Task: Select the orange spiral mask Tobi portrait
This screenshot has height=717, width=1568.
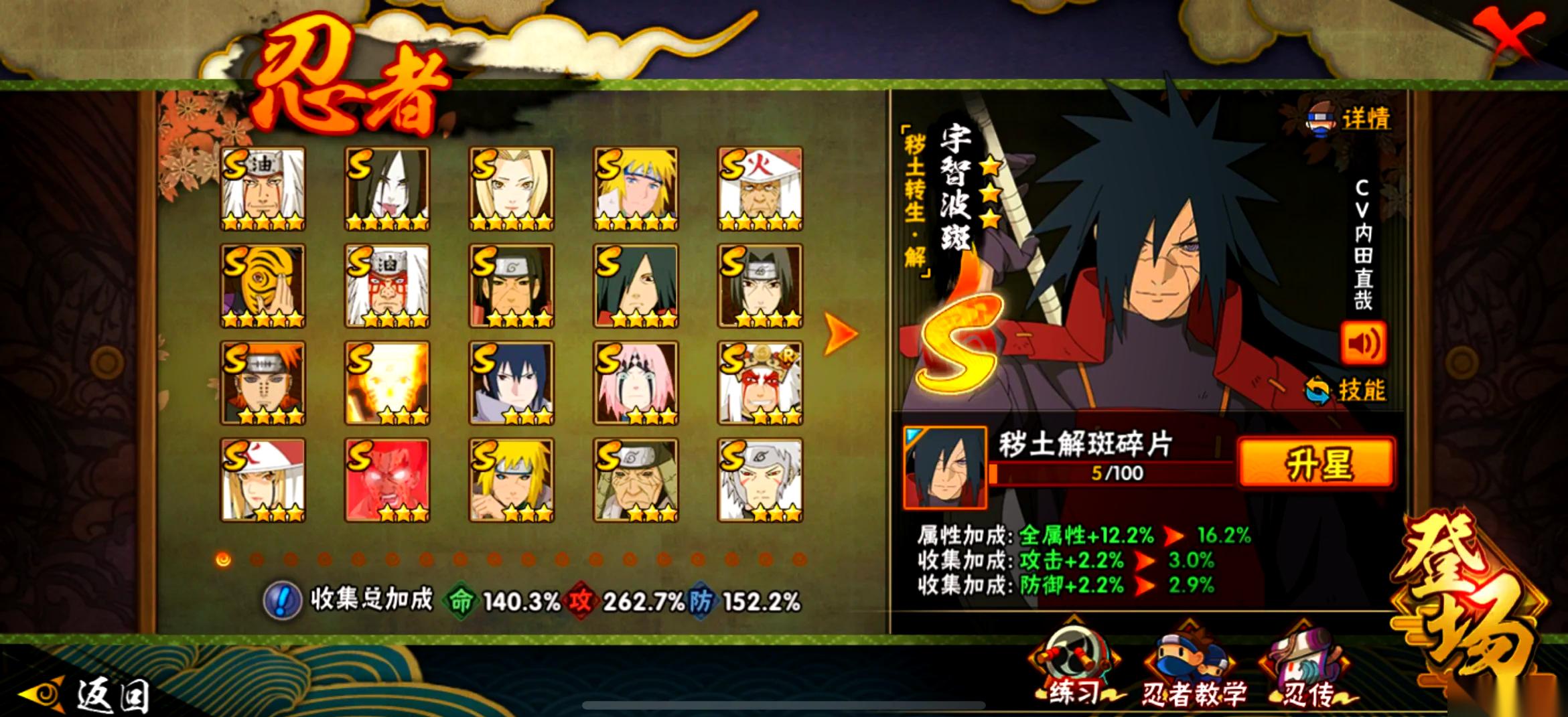Action: 263,286
